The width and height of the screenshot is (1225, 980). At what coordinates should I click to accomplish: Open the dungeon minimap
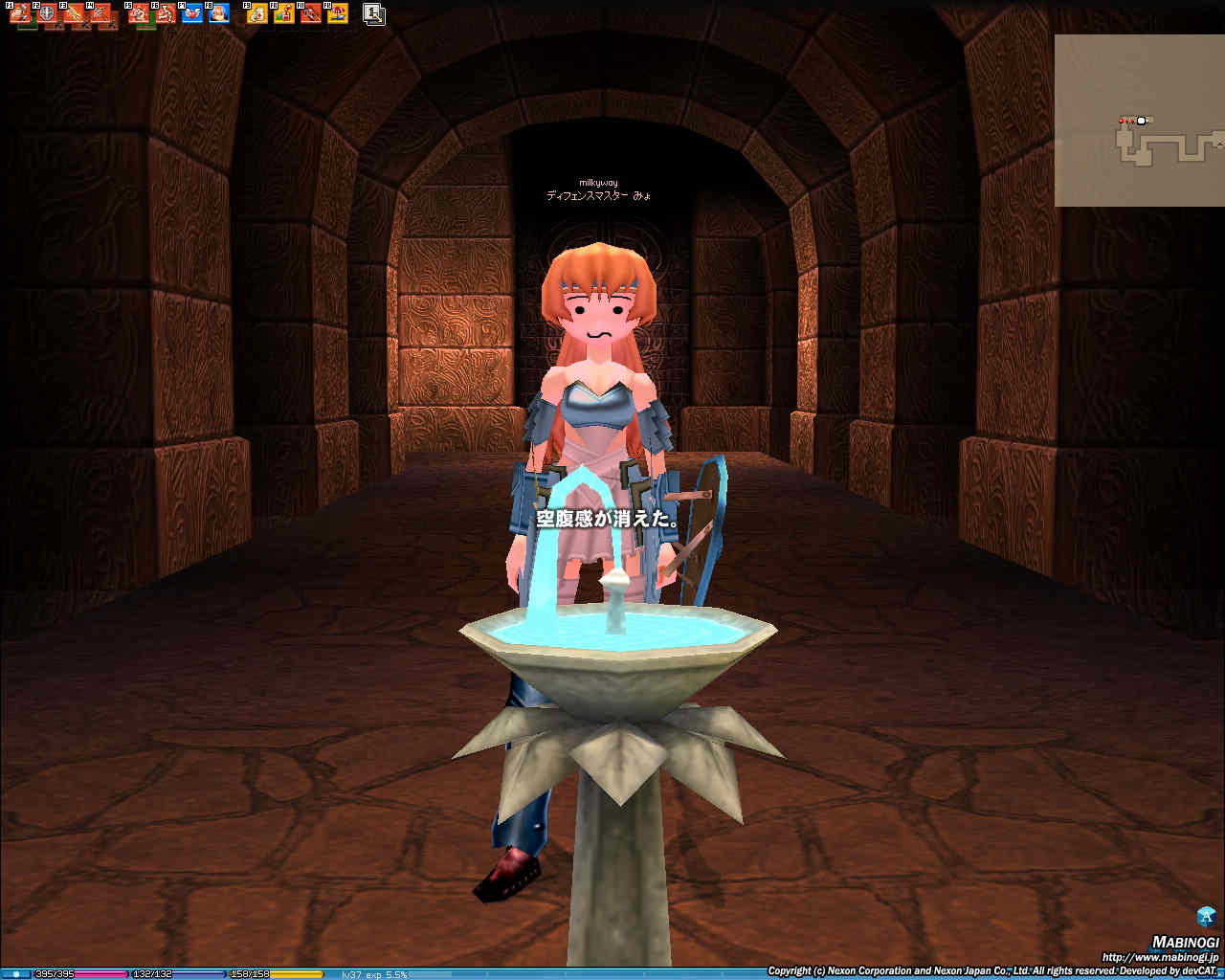(1139, 121)
